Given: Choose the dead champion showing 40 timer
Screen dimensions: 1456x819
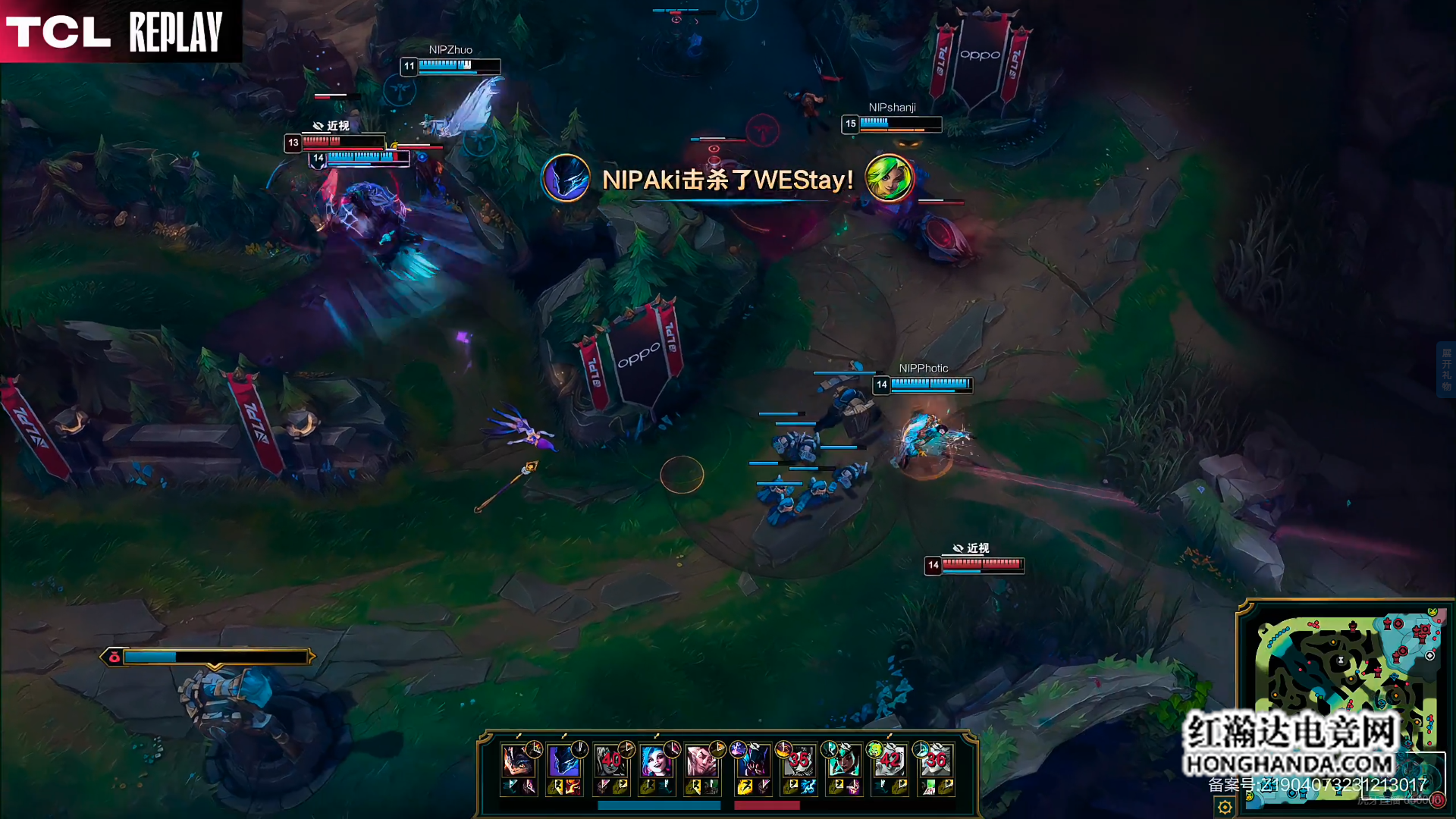Looking at the screenshot, I should pos(610,761).
